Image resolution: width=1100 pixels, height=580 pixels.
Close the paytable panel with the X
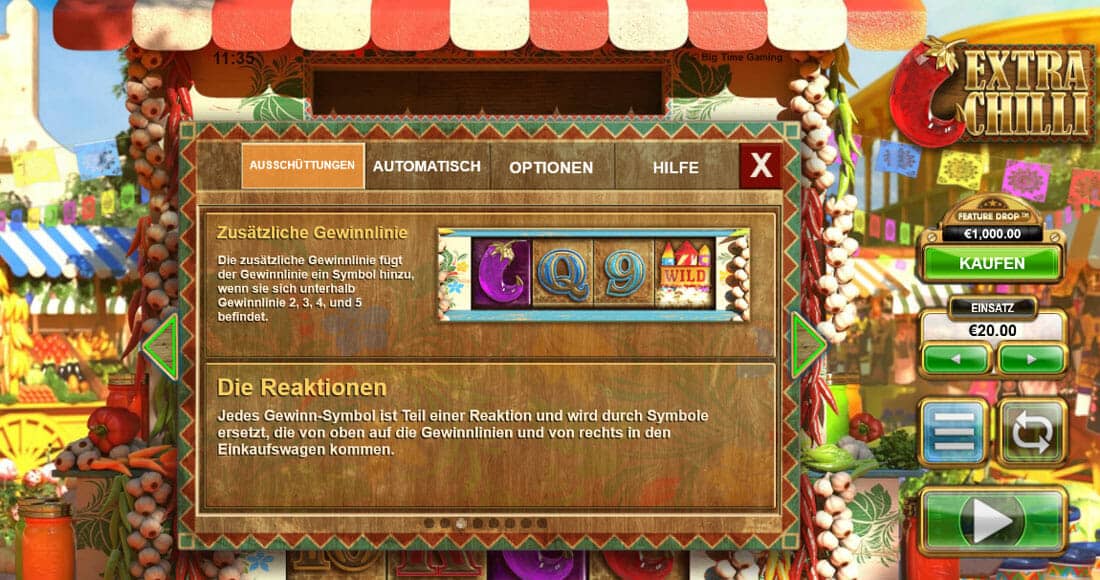click(761, 166)
